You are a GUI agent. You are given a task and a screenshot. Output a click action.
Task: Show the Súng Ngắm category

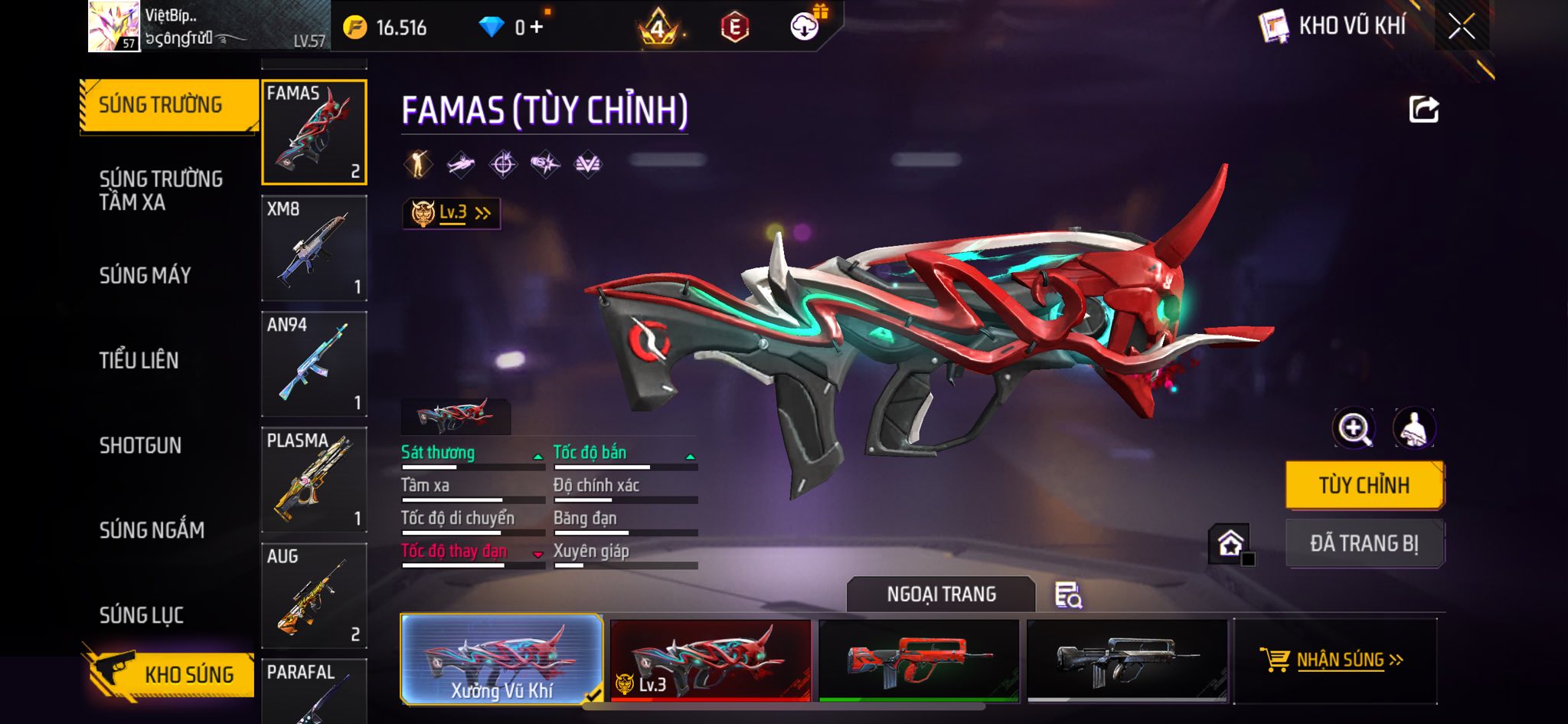(x=152, y=529)
